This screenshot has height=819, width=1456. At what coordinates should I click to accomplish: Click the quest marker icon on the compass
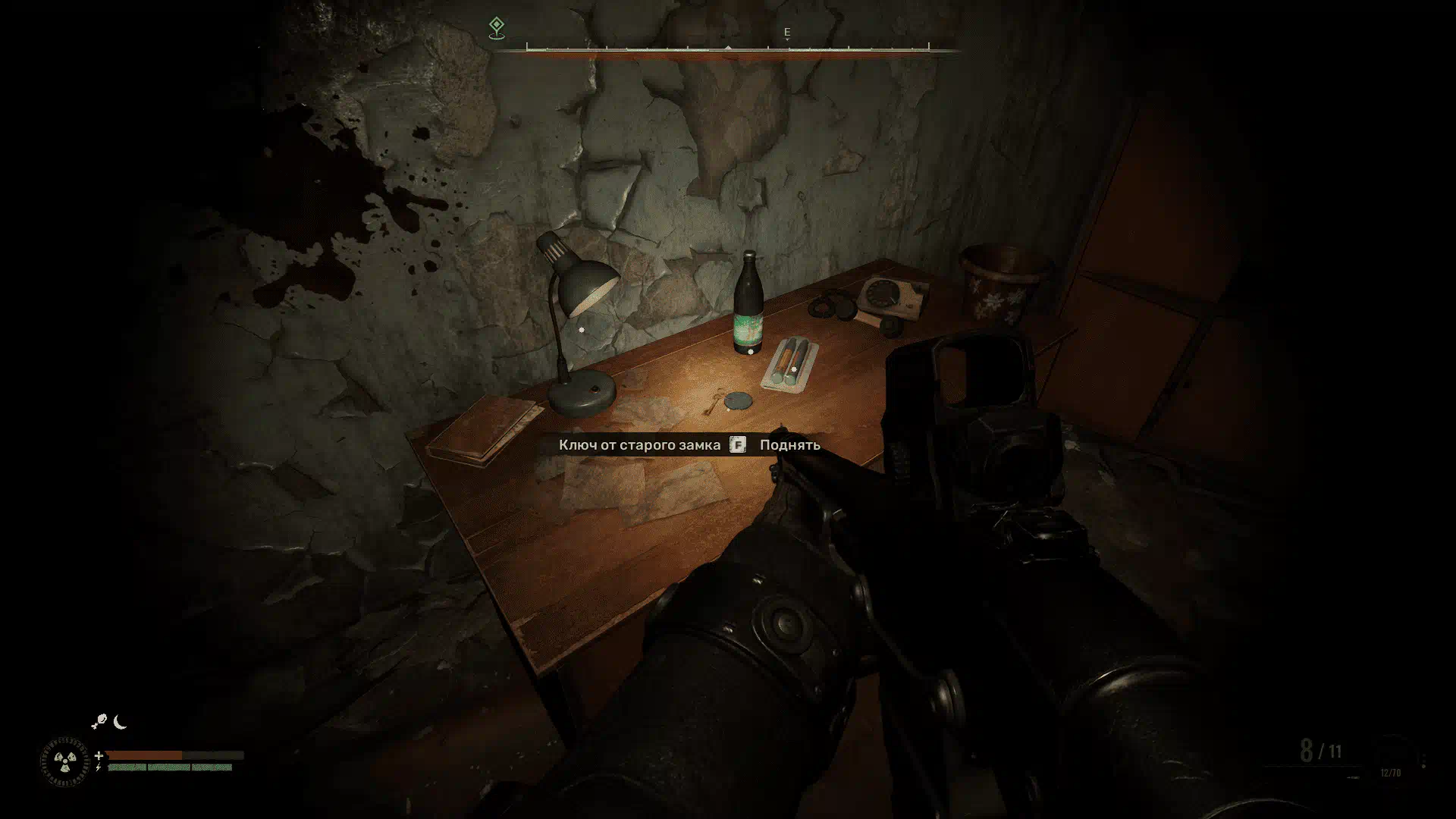[496, 28]
